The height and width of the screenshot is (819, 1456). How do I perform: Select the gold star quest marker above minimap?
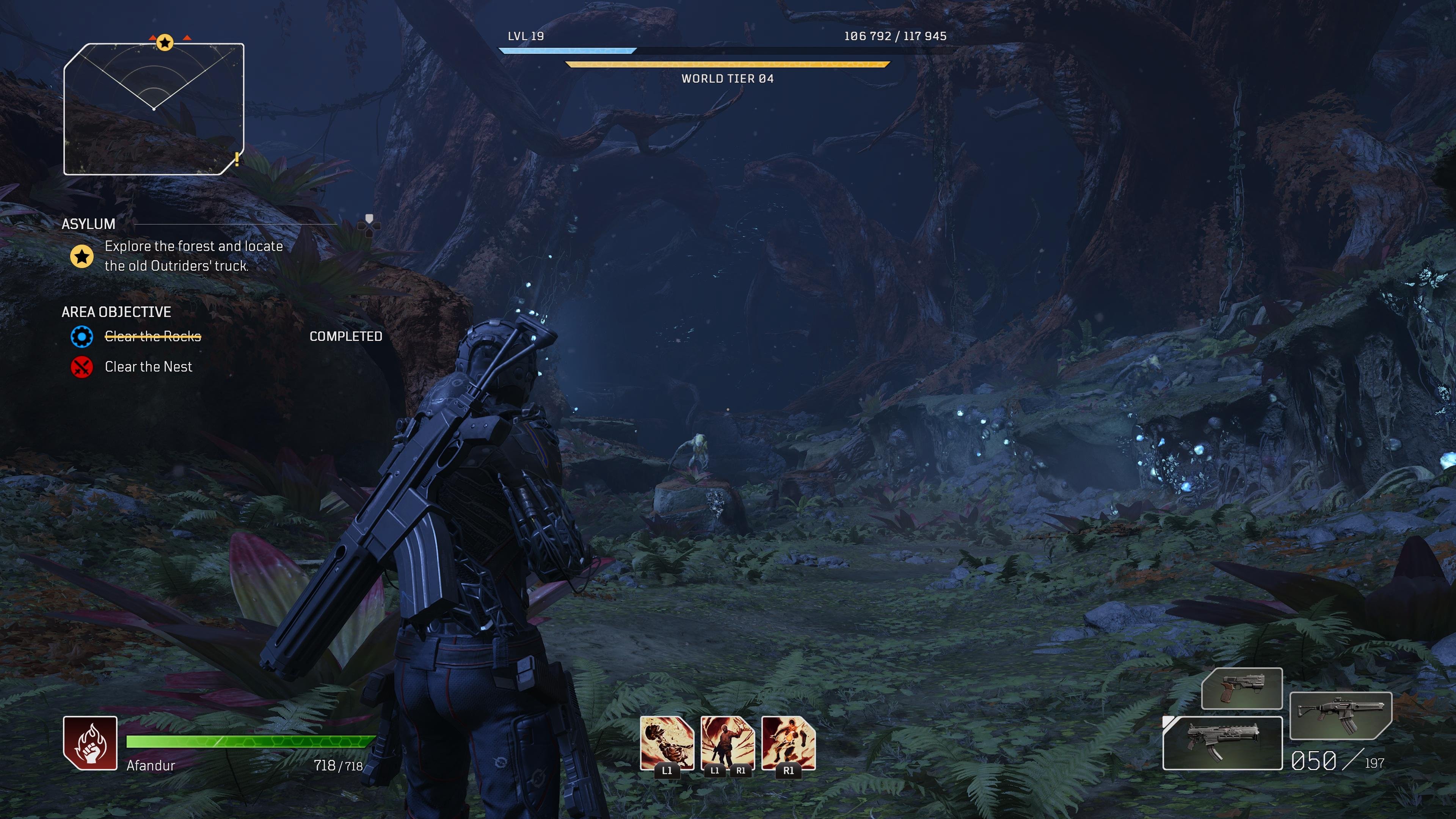click(x=165, y=42)
